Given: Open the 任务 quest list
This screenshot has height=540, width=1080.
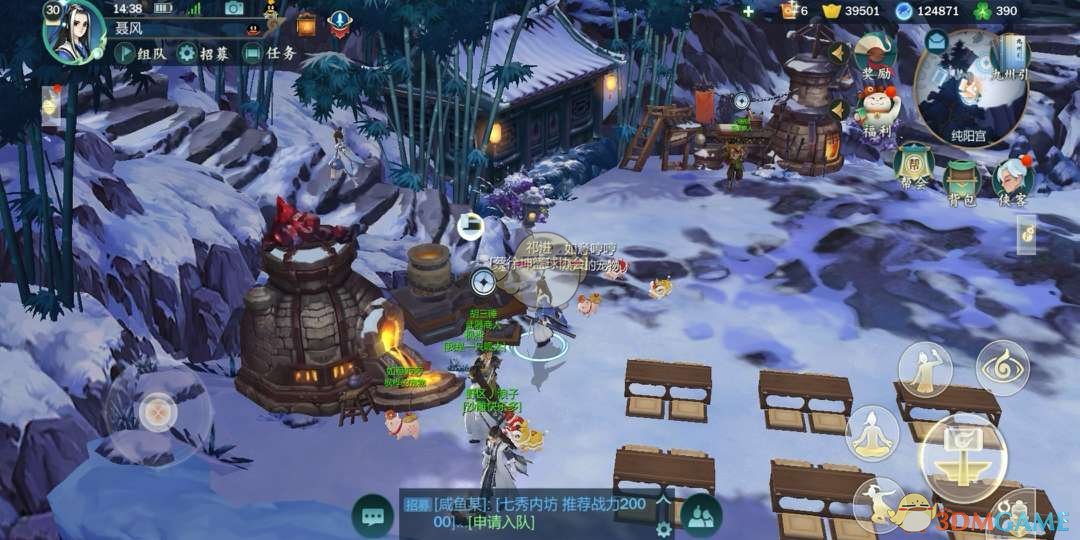Looking at the screenshot, I should pos(271,54).
